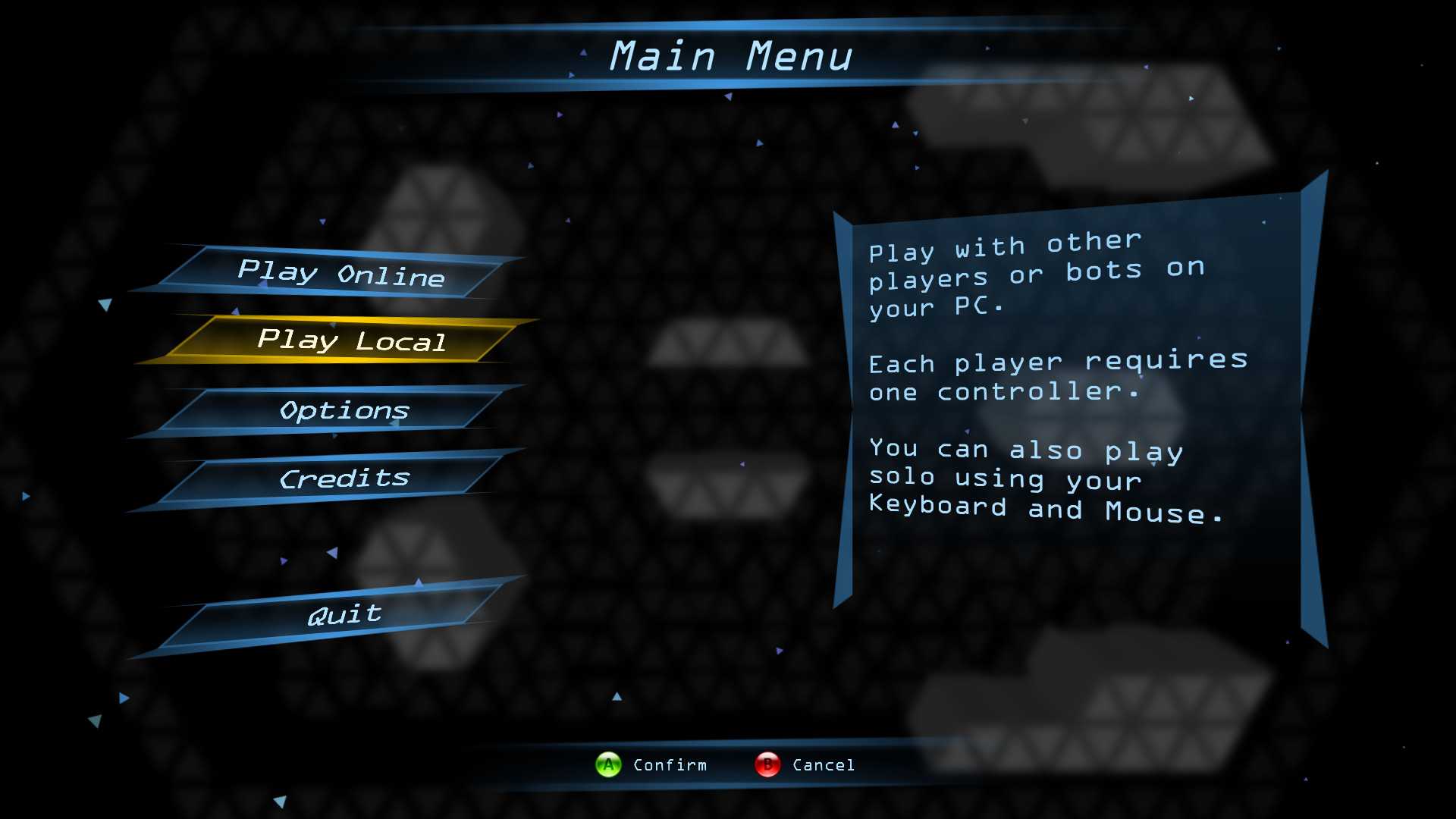
Task: Quit the game from the main menu
Action: point(344,614)
